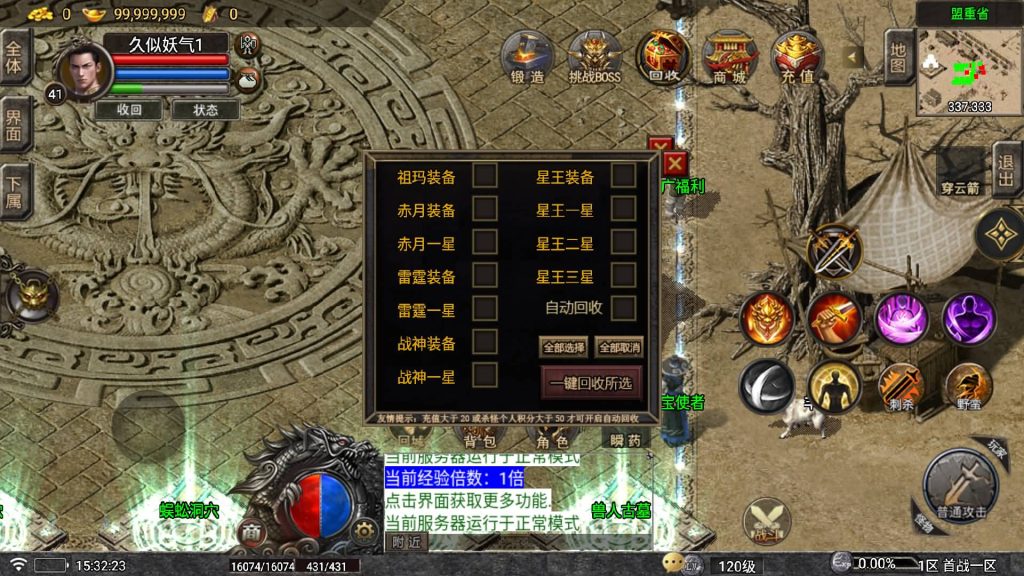Viewport: 1024px width, 576px height.
Task: Open the 锻造 forge icon
Action: [527, 56]
